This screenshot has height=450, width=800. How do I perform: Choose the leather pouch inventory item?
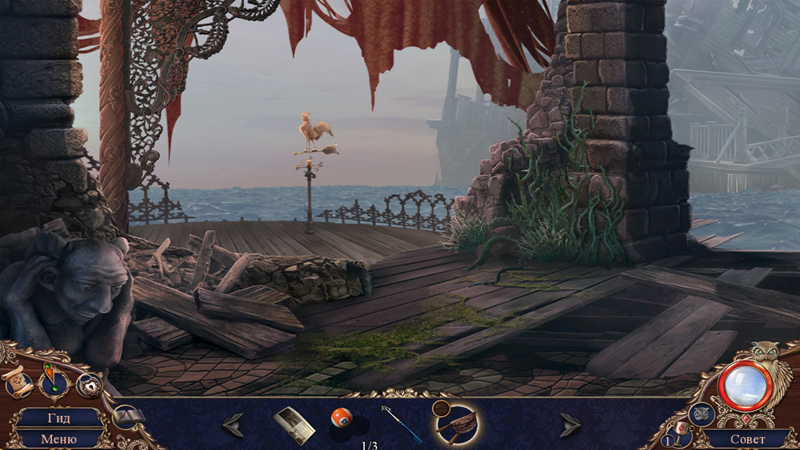(455, 421)
